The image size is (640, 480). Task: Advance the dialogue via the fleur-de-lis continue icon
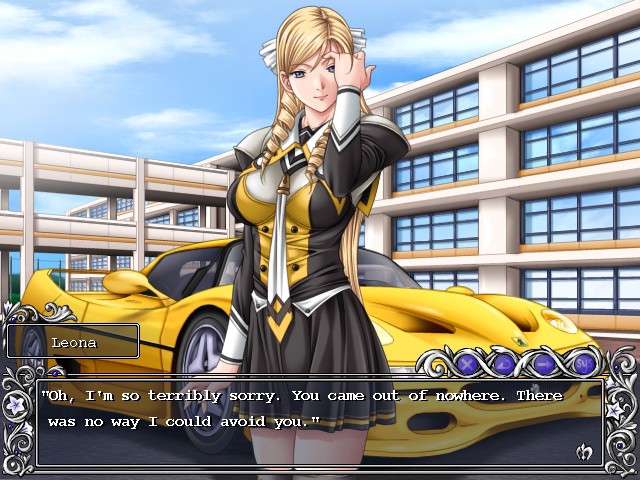pos(585,453)
